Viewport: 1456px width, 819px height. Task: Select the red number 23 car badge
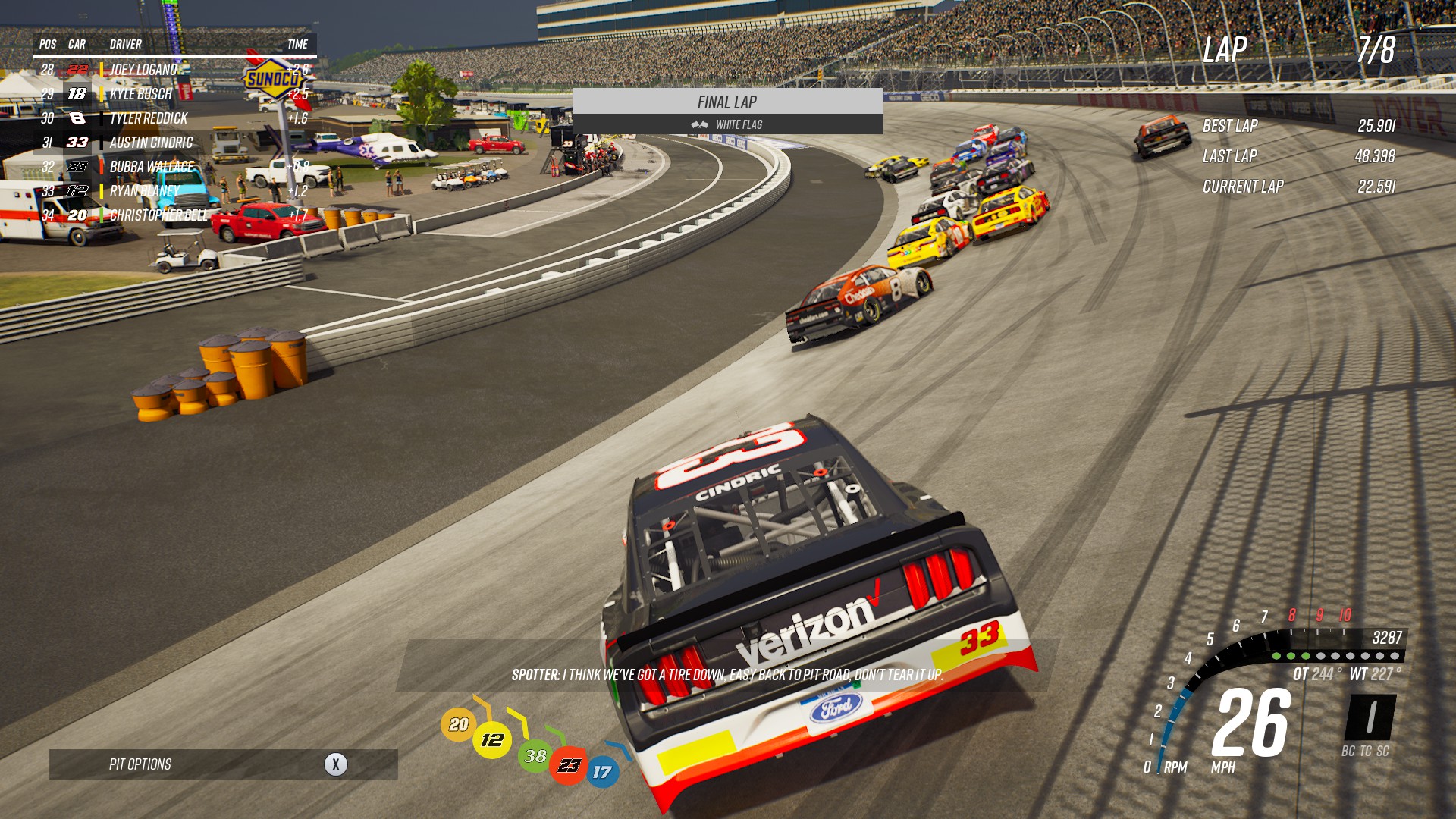coord(569,765)
